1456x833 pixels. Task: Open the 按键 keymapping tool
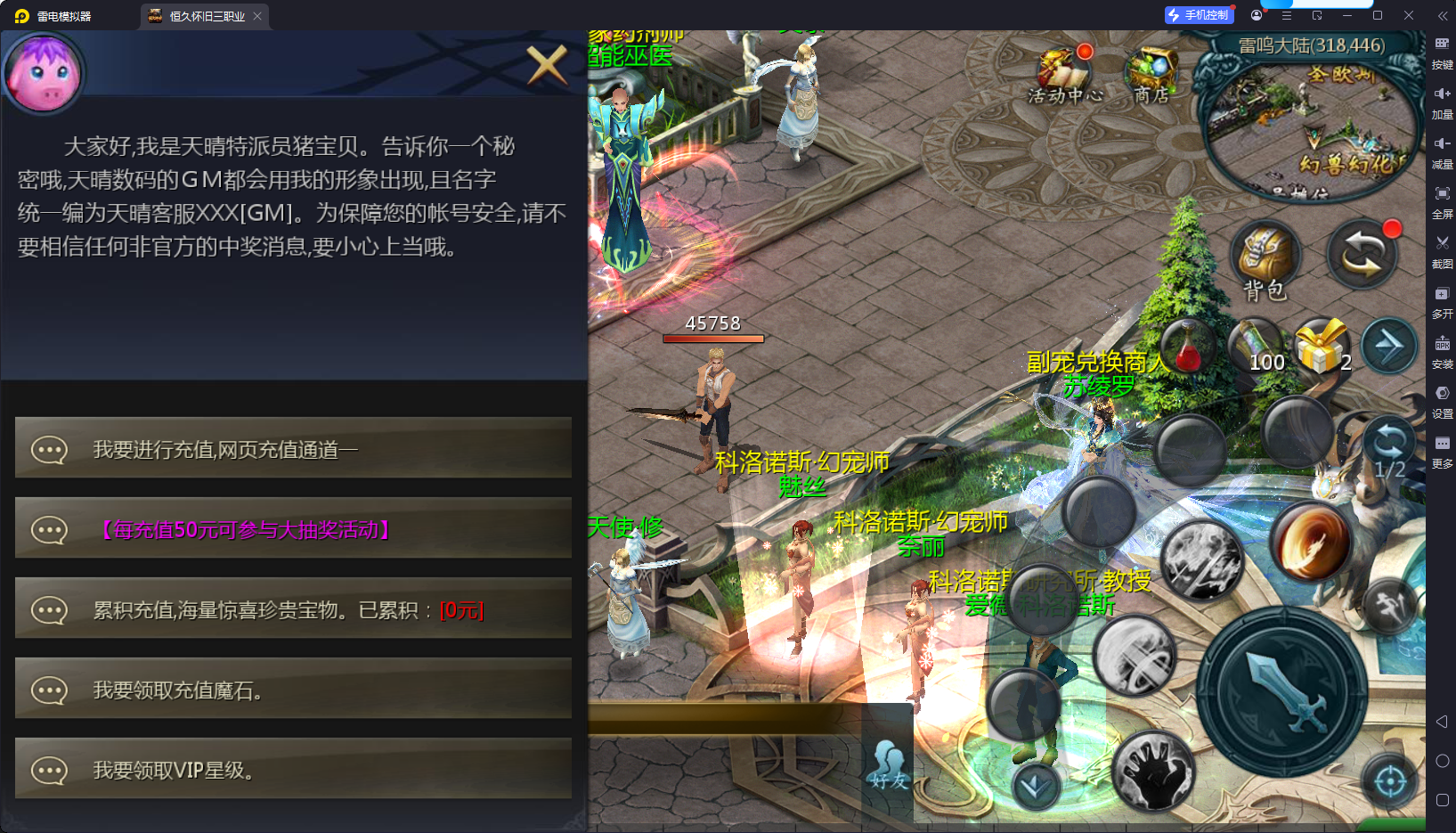(1443, 50)
